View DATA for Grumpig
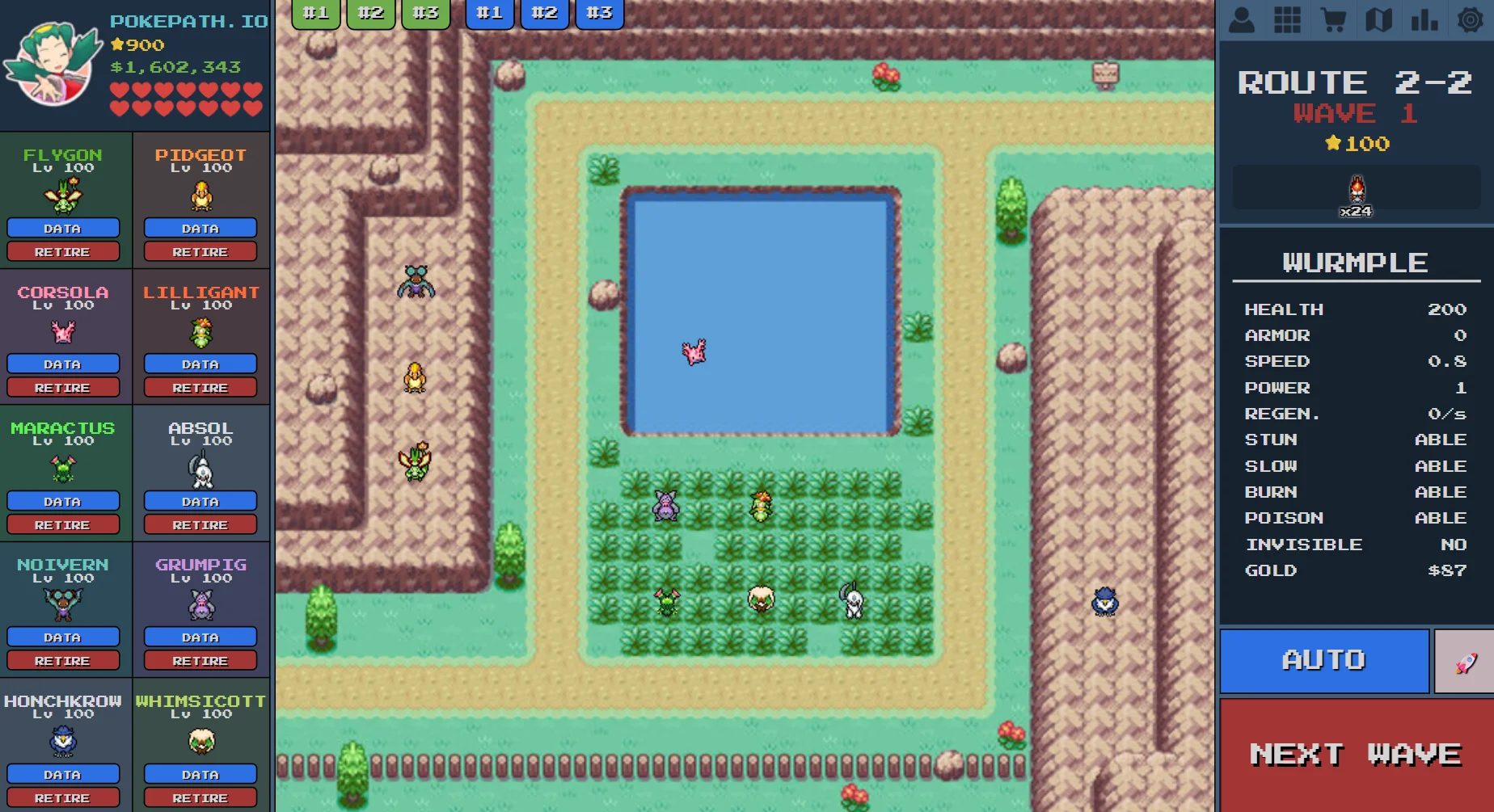The image size is (1494, 812). tap(200, 637)
